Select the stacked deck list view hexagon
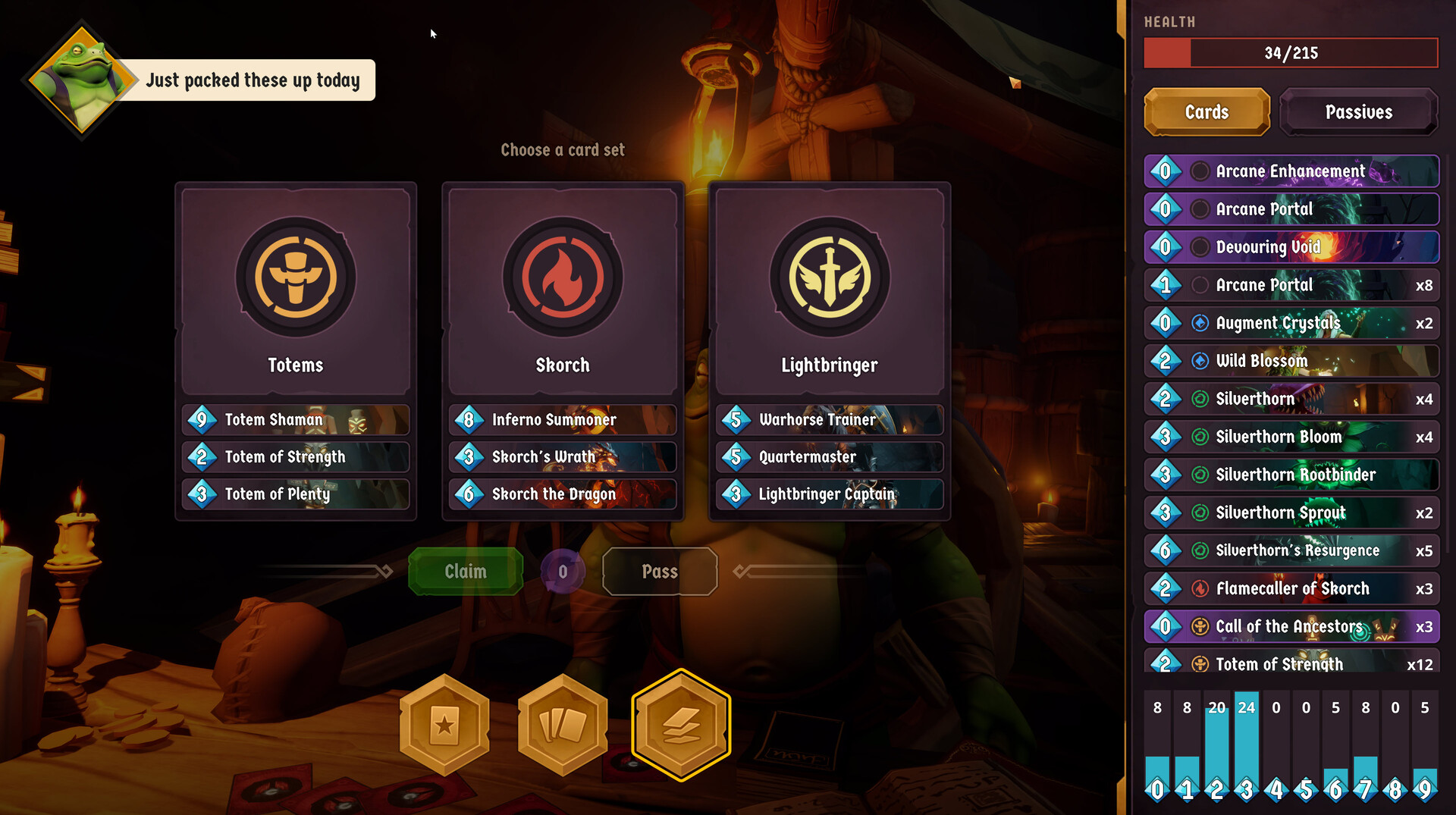 (680, 724)
